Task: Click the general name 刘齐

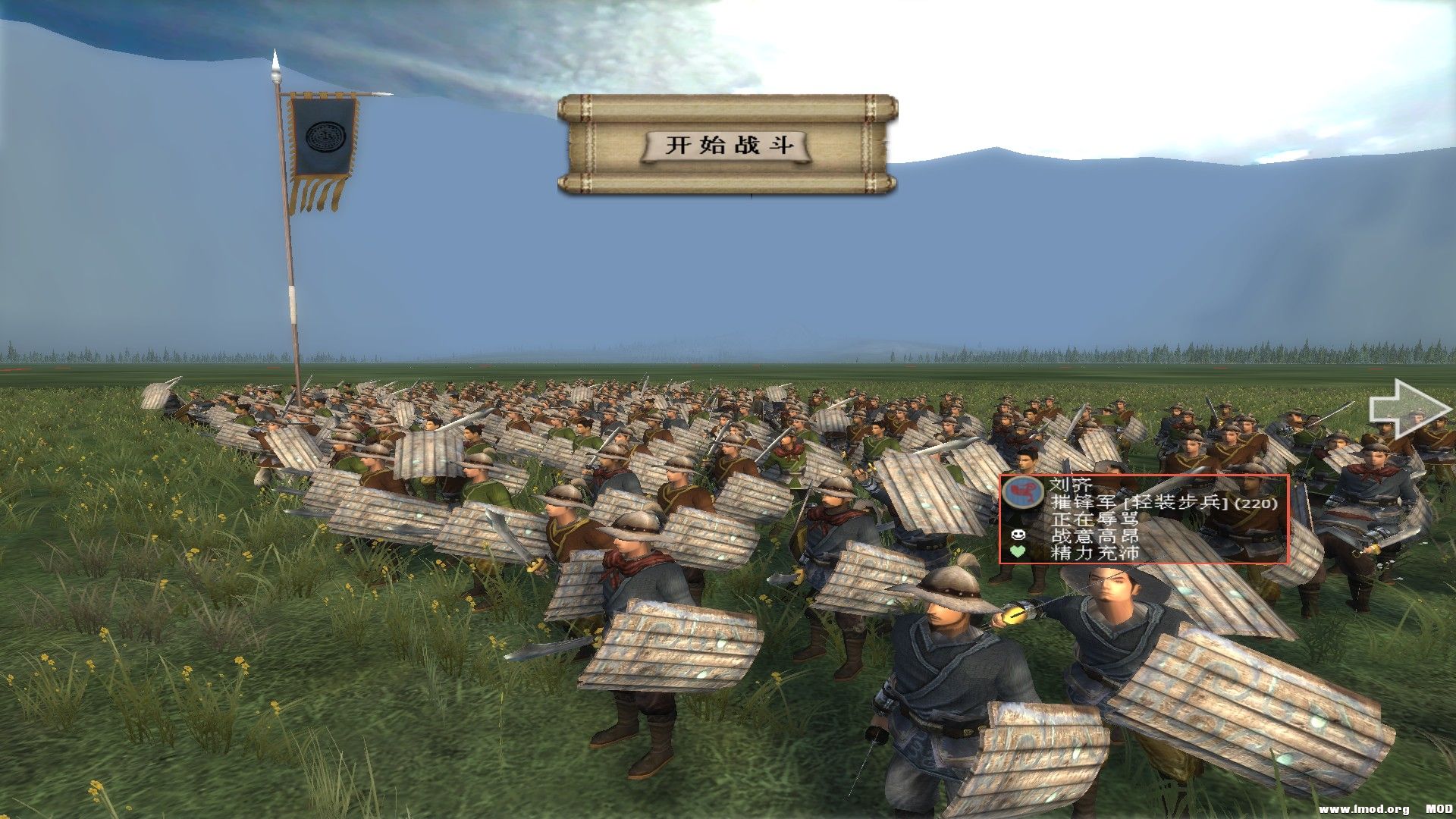Action: point(1071,484)
